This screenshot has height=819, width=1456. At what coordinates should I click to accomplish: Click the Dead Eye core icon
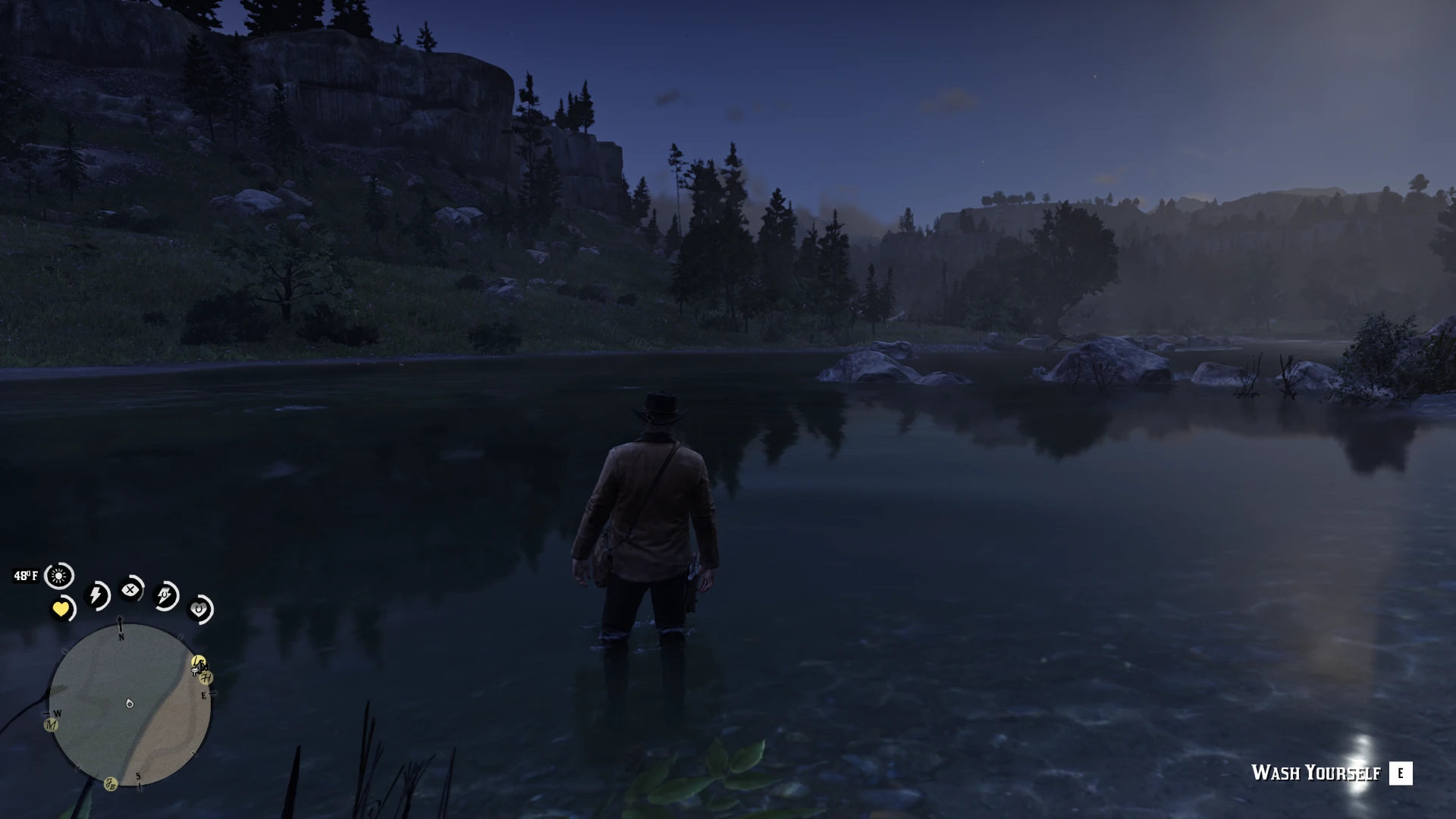point(131,589)
